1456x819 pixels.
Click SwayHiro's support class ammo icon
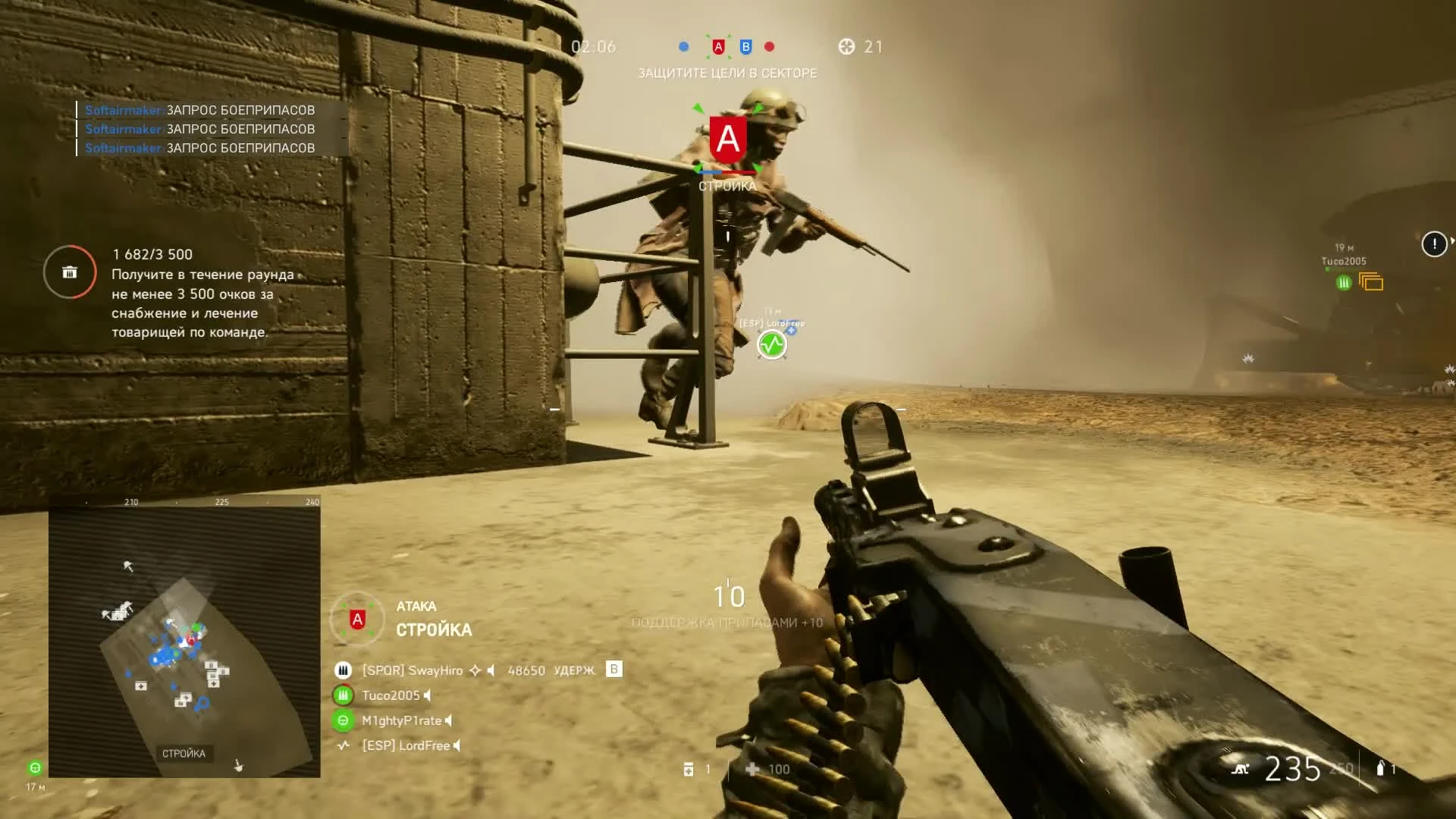[x=344, y=670]
